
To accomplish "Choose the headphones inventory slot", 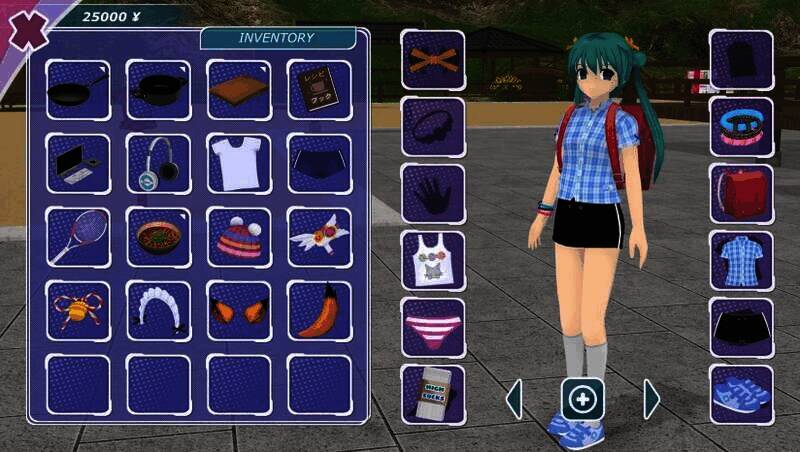I will (x=158, y=163).
